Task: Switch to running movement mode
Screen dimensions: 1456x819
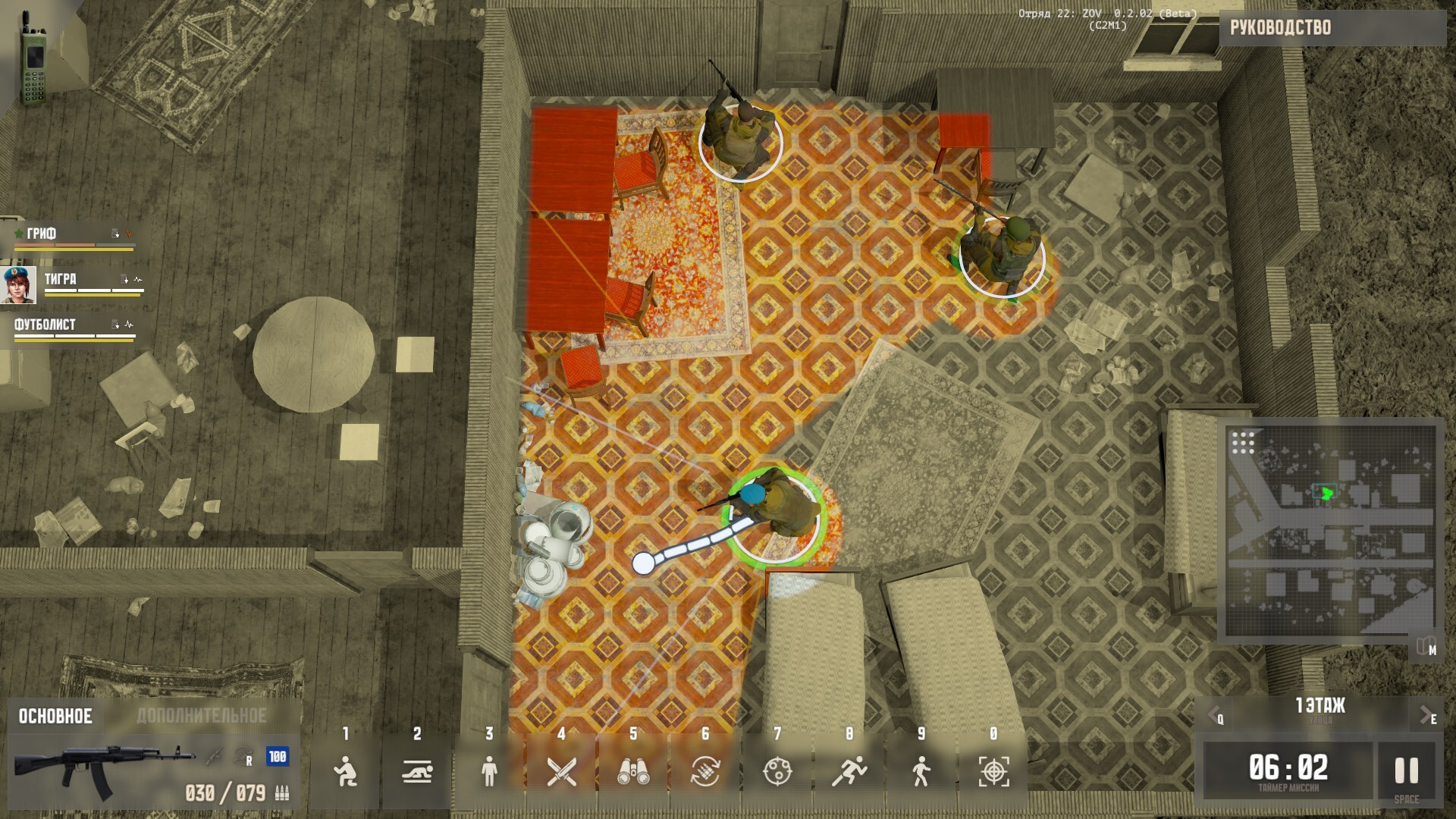Action: 849,772
